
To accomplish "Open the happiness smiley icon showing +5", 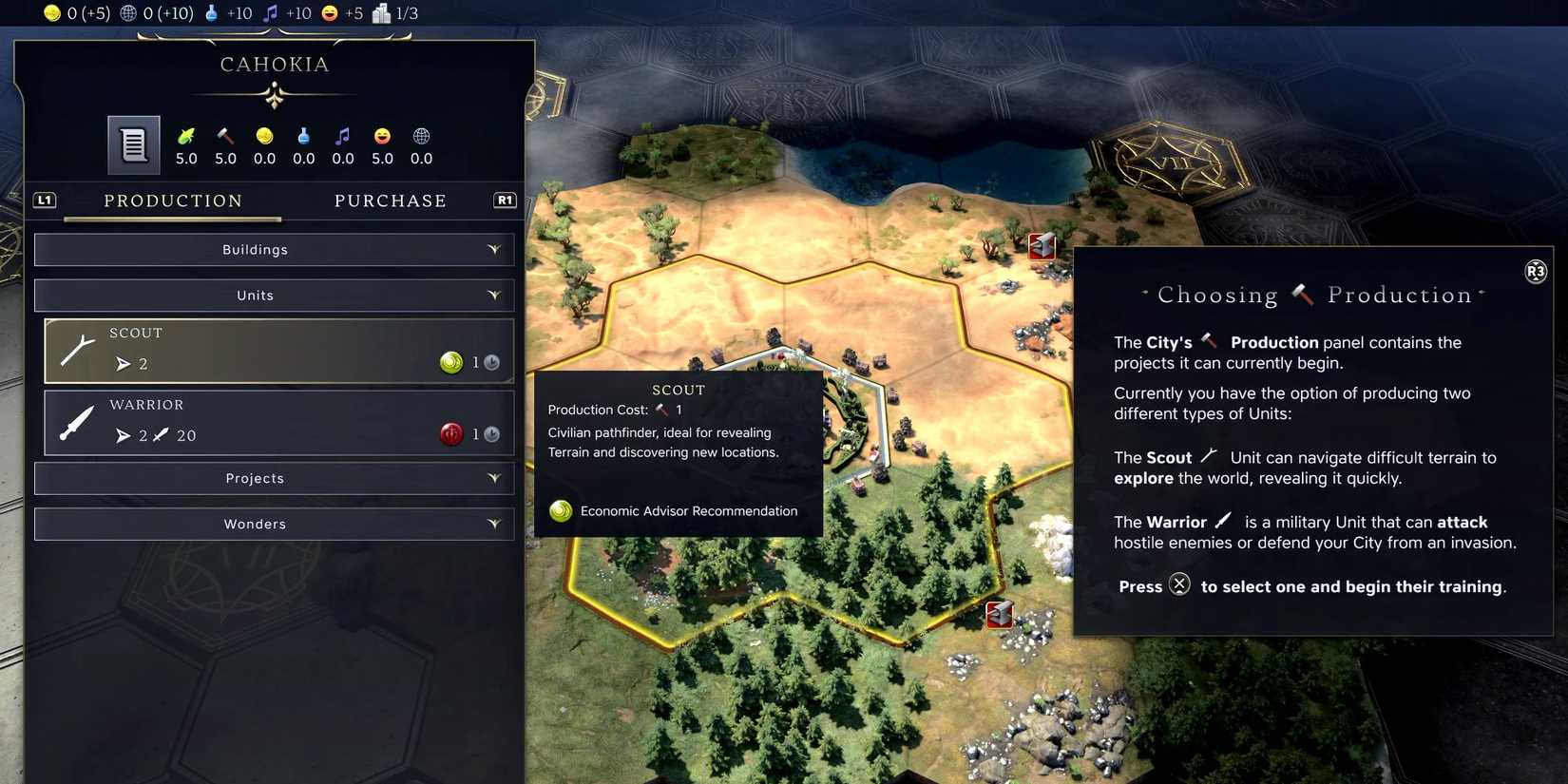I will pos(330,13).
